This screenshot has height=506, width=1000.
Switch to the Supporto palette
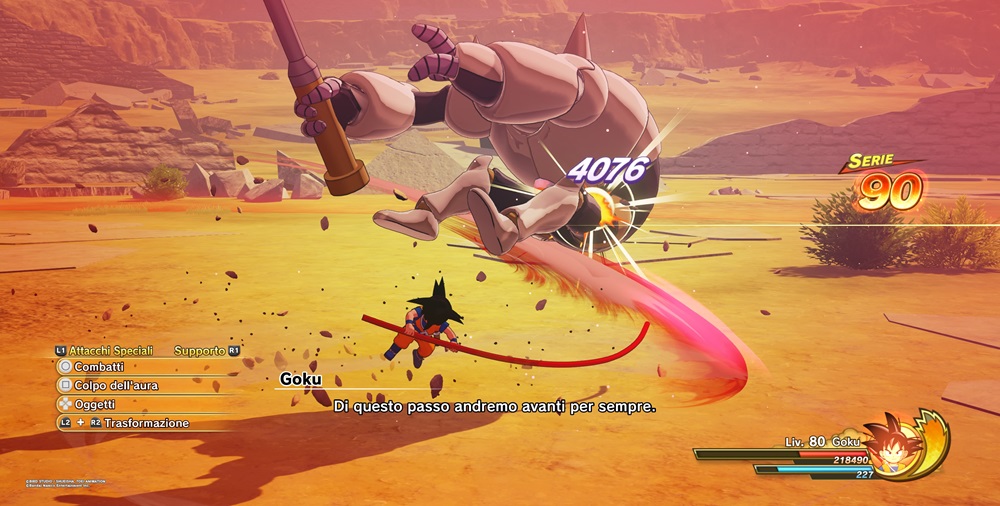[x=200, y=351]
